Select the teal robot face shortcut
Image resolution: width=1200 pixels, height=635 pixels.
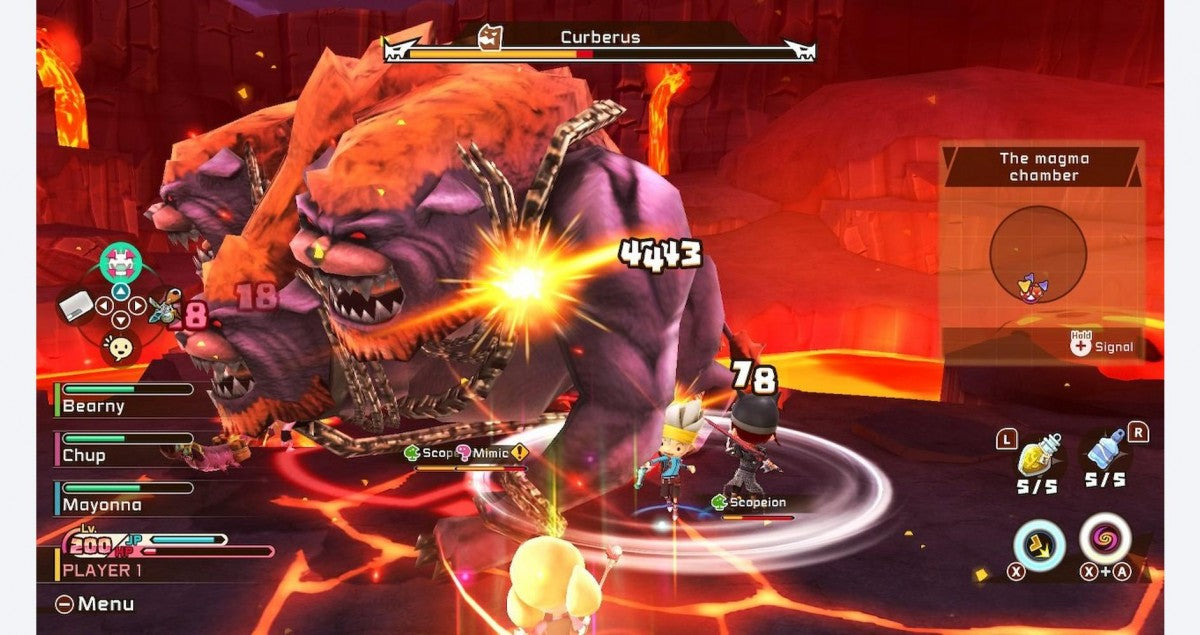click(120, 263)
